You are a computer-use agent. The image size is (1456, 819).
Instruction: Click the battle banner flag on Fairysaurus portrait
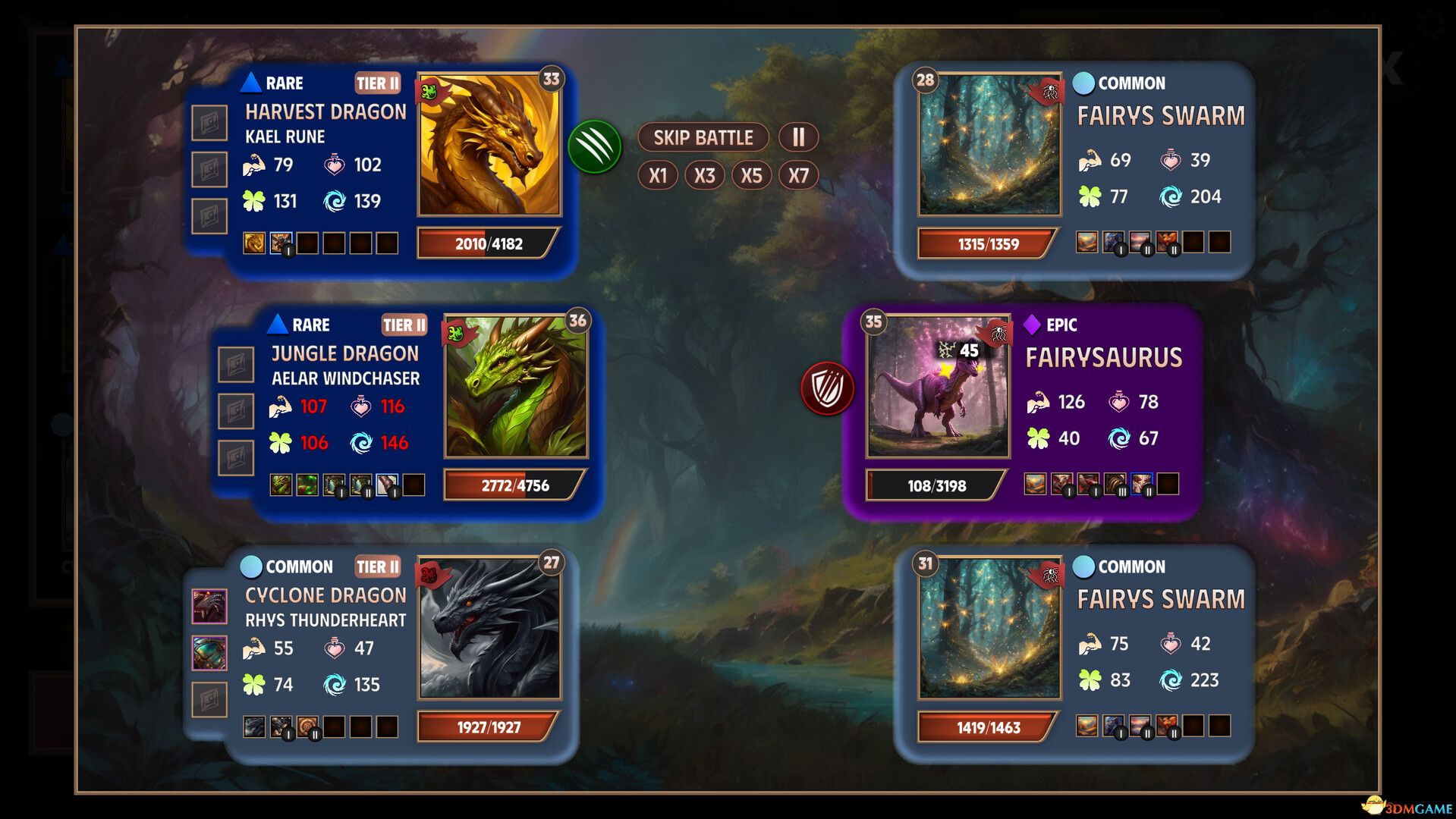point(998,331)
